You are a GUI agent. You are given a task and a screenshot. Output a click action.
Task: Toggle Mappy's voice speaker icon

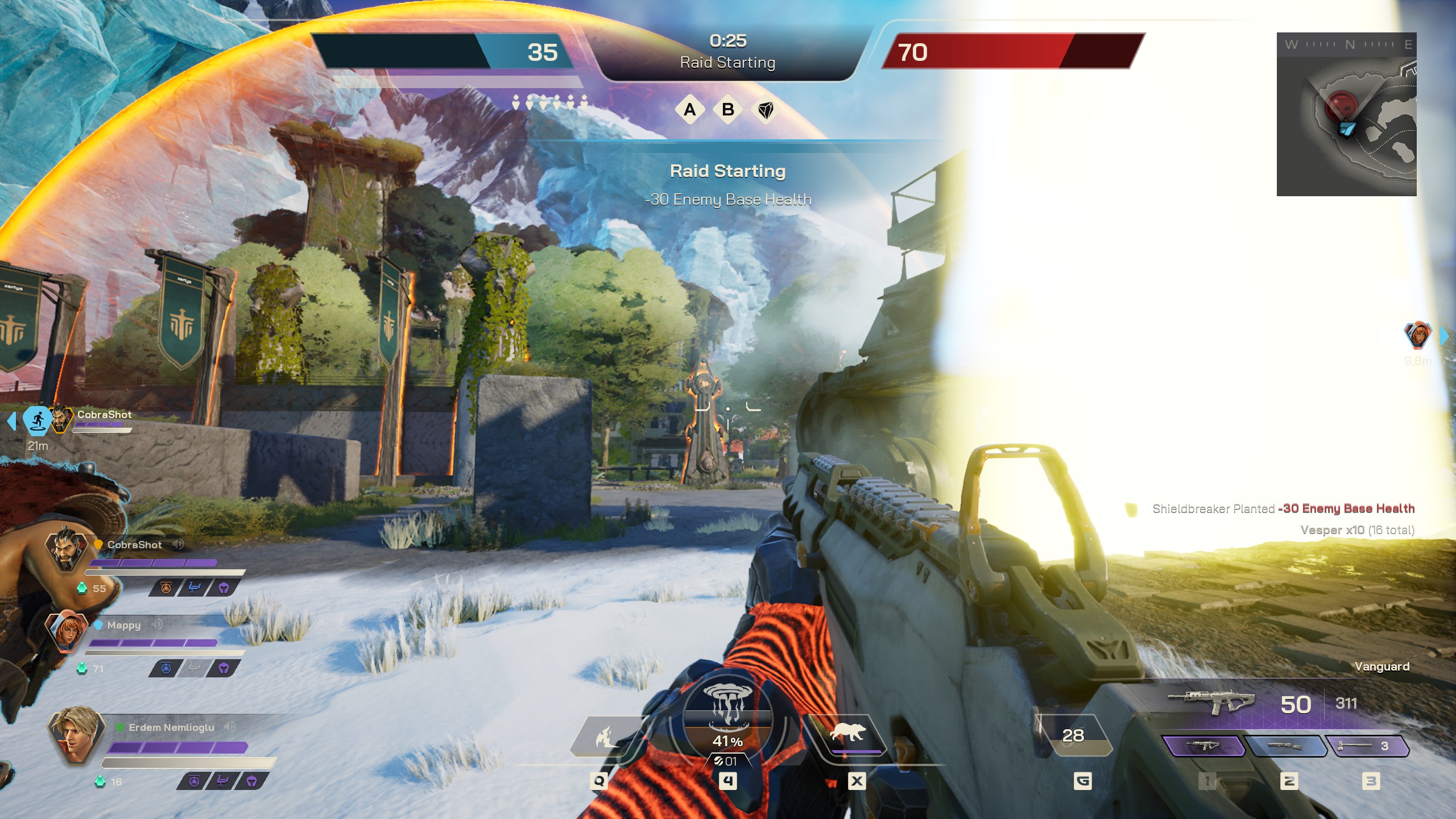coord(158,624)
